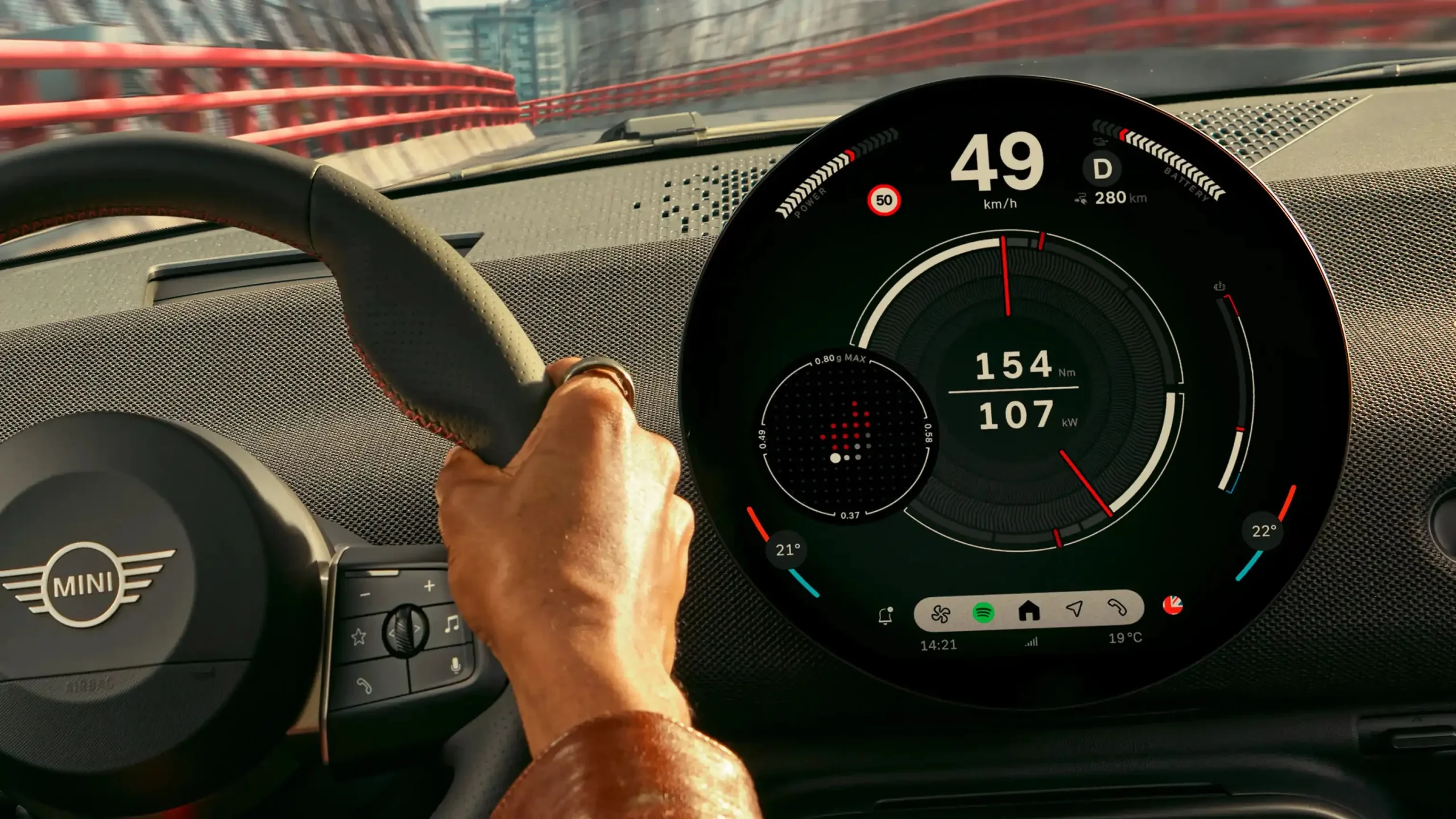Viewport: 1456px width, 819px height.
Task: Select the G-meter dot grid widget
Action: click(x=846, y=436)
